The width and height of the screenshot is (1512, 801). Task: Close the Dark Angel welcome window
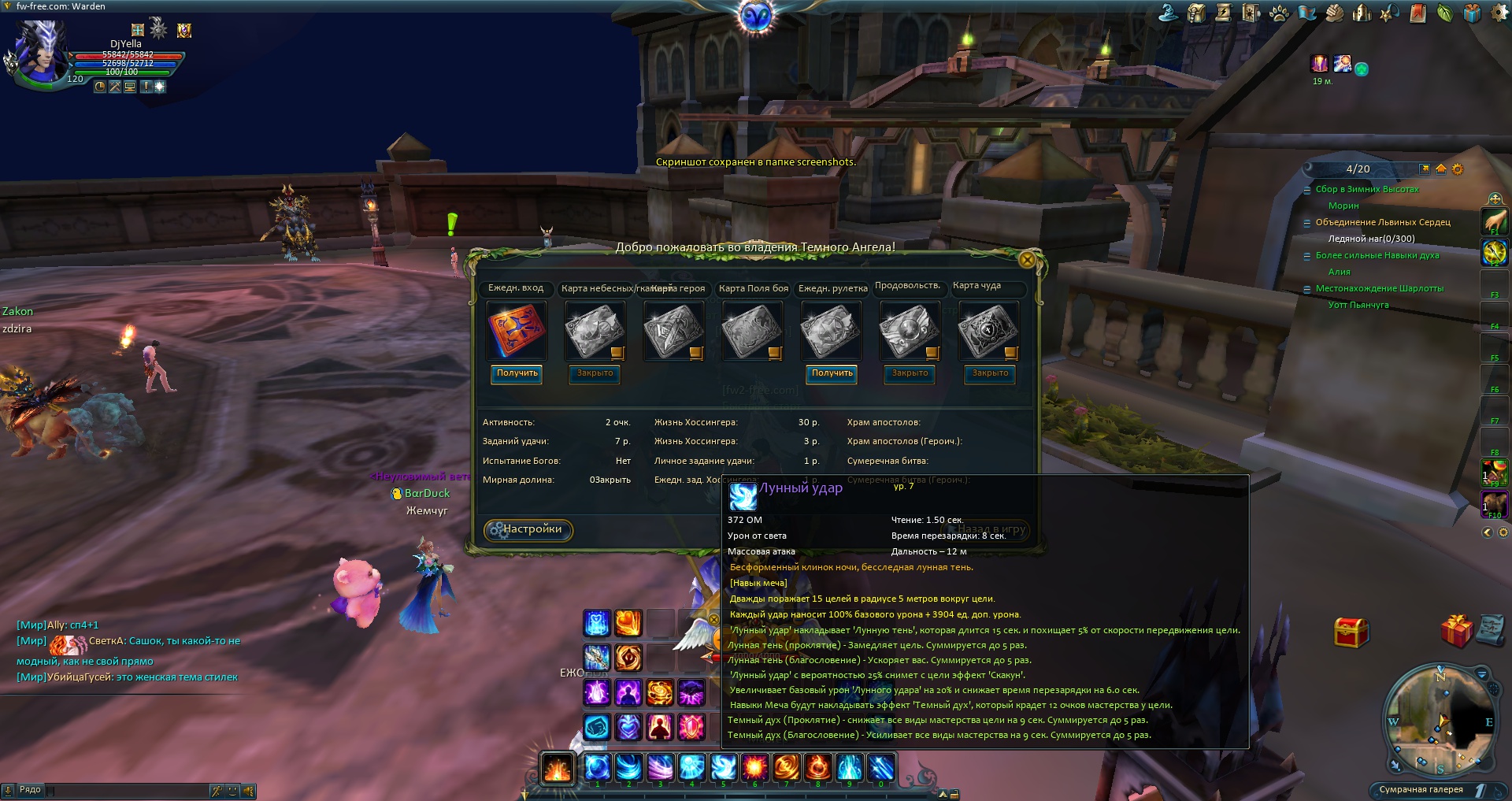coord(1027,259)
